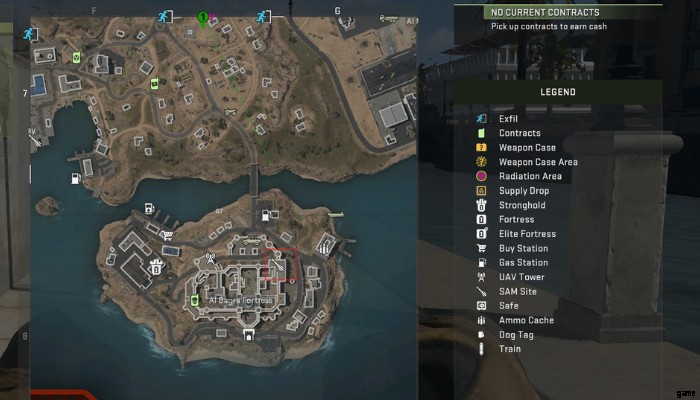Select the Exfil entry in the legend
The width and height of the screenshot is (700, 400).
(508, 119)
